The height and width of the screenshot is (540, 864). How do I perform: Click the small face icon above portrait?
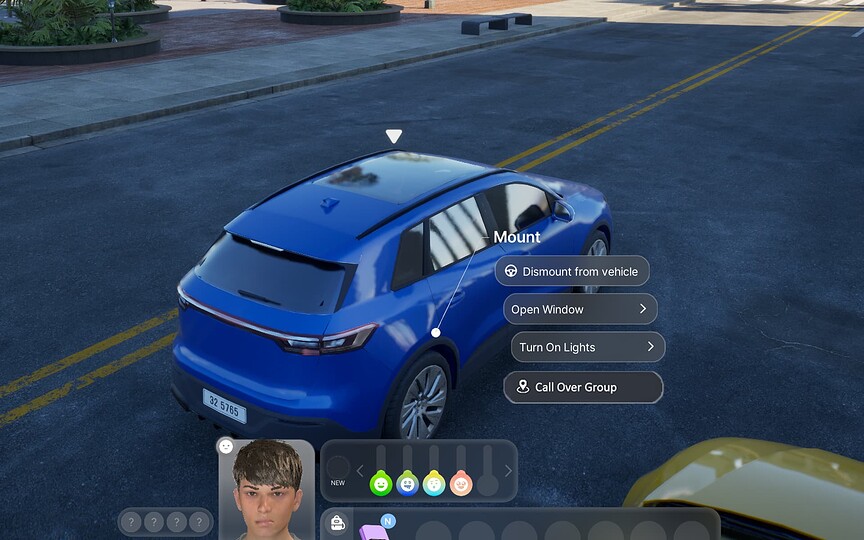click(x=226, y=446)
